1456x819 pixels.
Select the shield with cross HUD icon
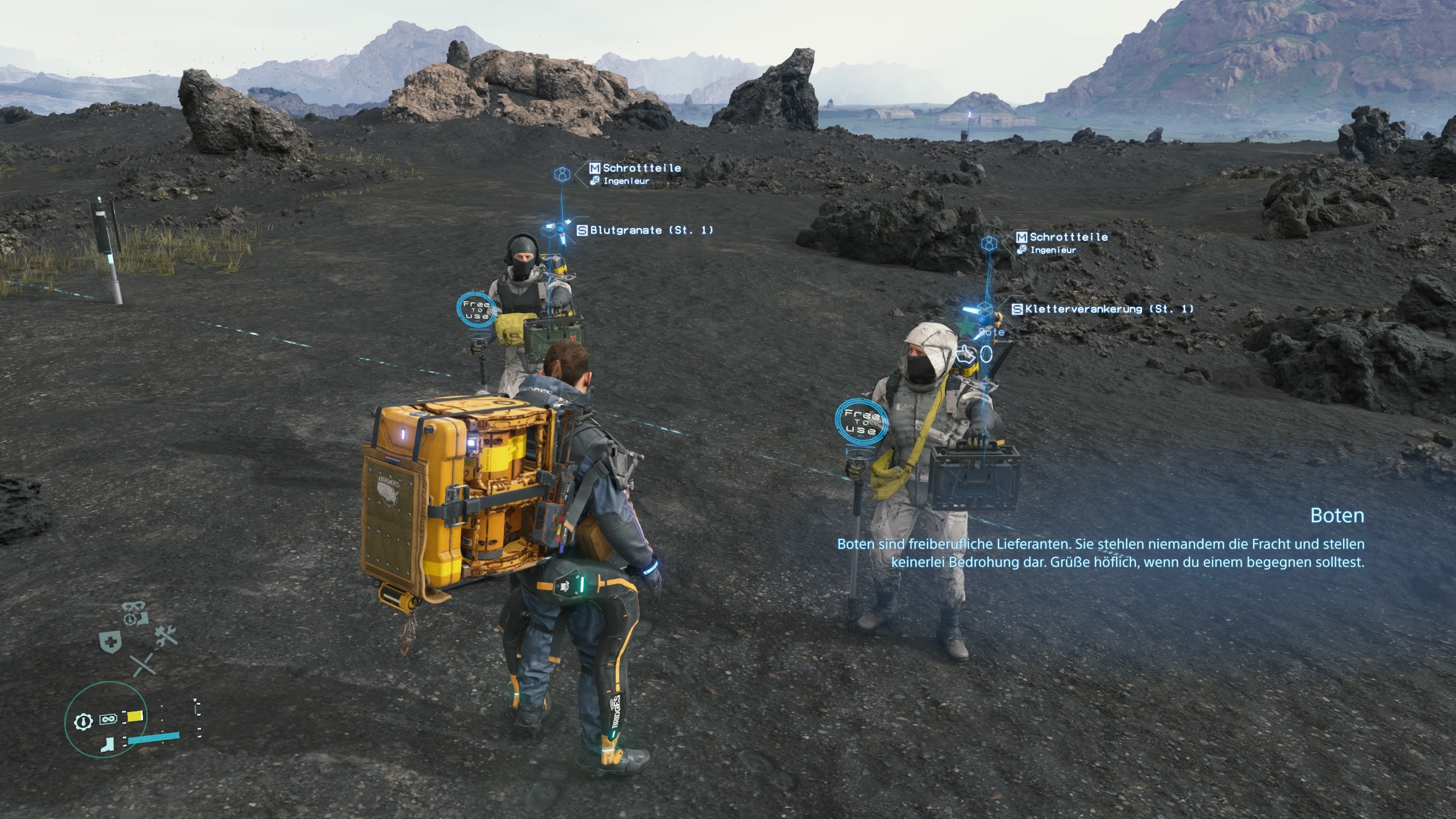click(x=110, y=642)
